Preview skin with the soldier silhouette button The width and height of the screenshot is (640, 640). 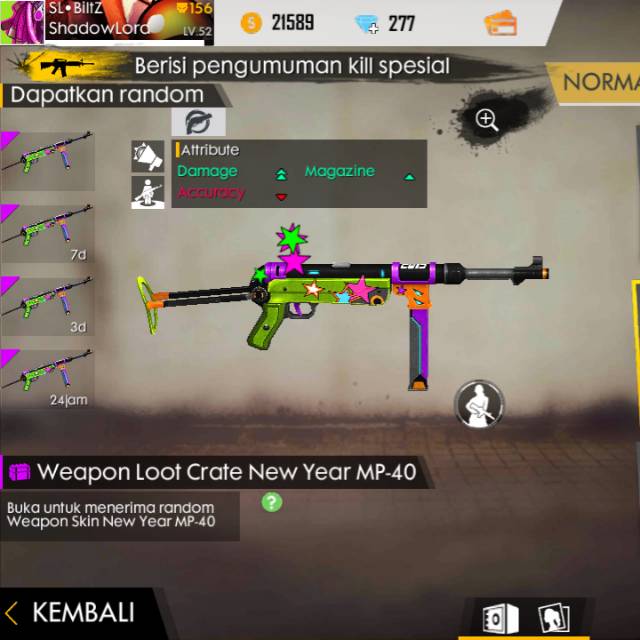click(x=479, y=403)
